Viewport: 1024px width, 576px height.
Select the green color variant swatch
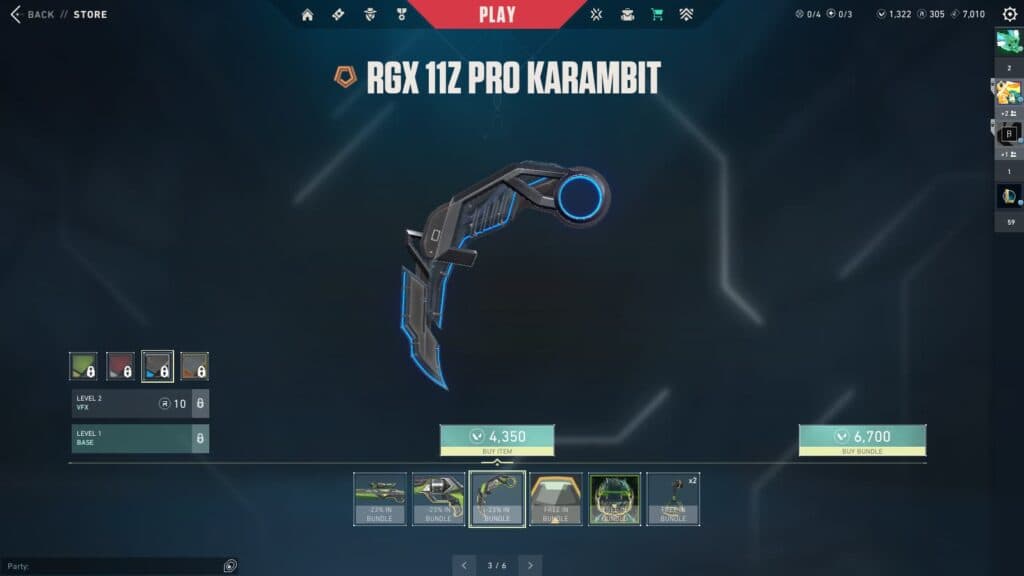click(83, 366)
